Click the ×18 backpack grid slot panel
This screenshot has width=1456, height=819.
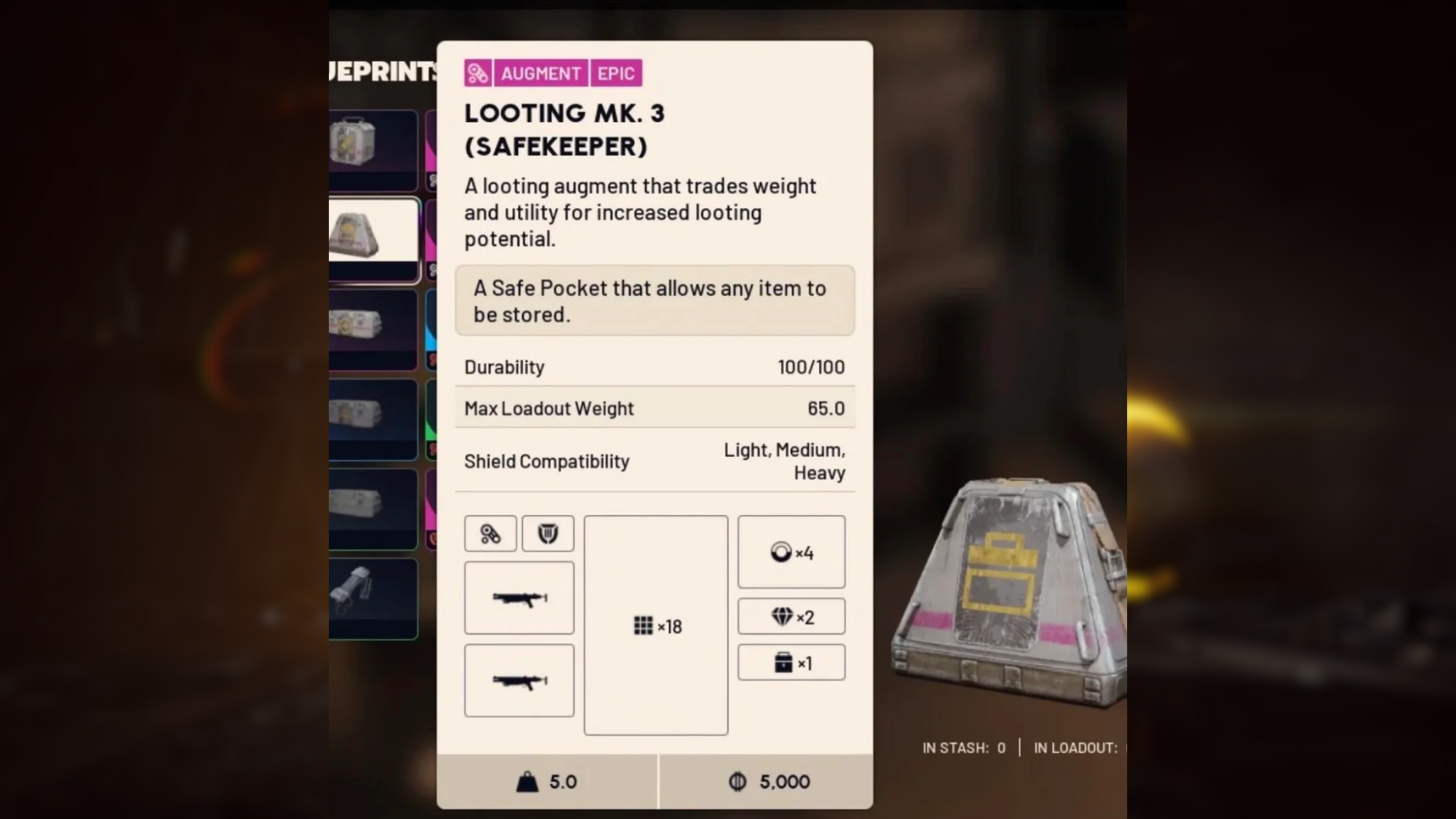[656, 626]
